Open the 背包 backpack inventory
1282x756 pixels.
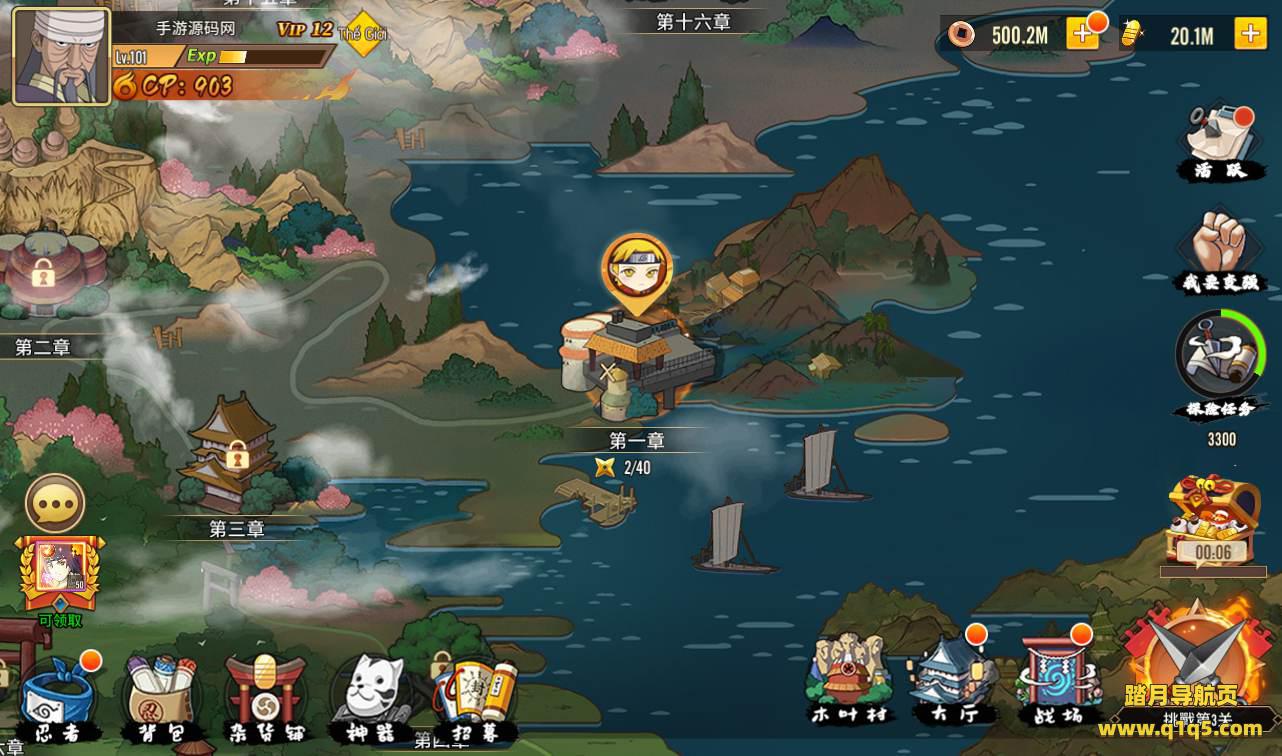[x=161, y=697]
